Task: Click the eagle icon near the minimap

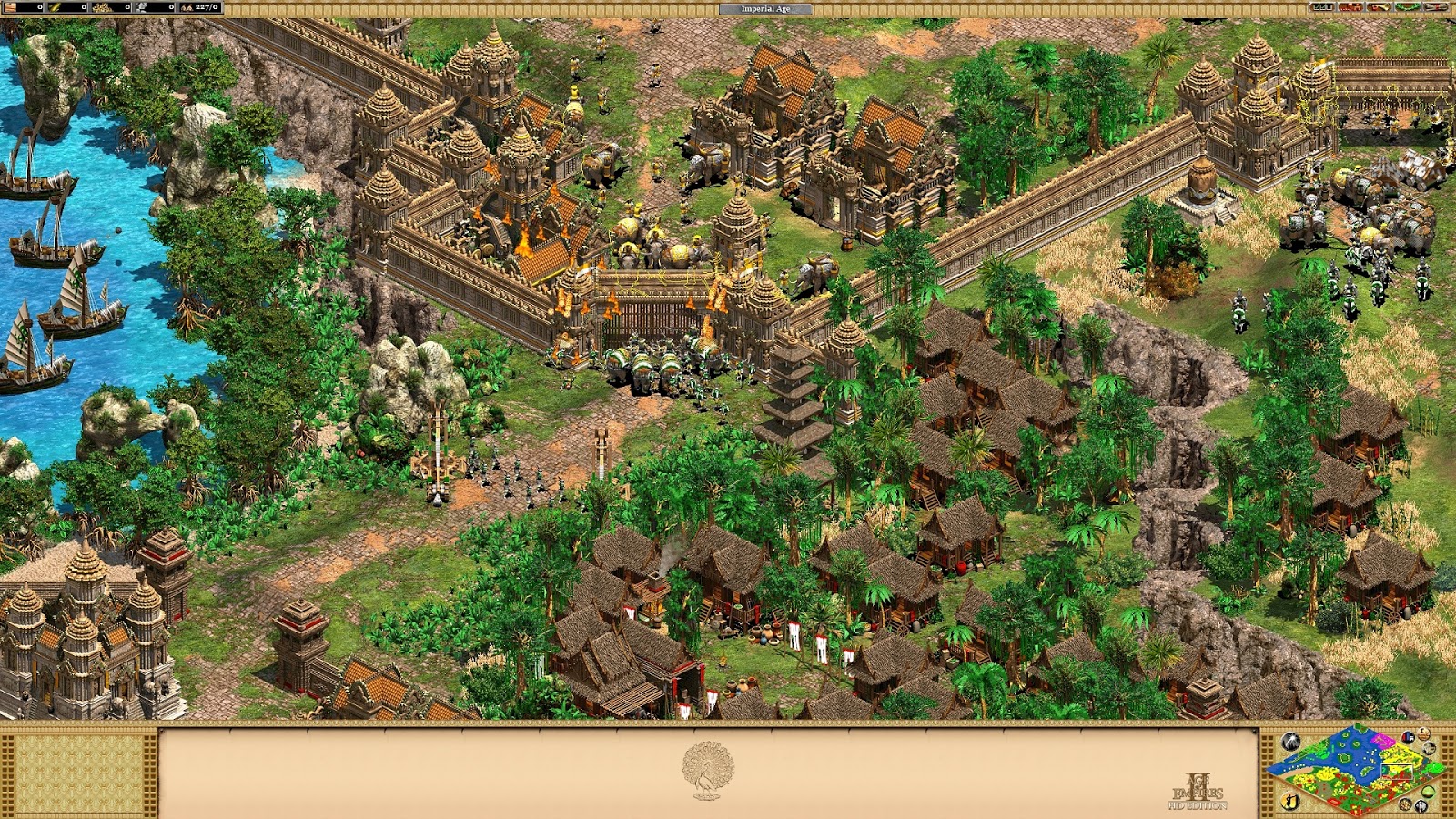Action: click(x=1429, y=748)
